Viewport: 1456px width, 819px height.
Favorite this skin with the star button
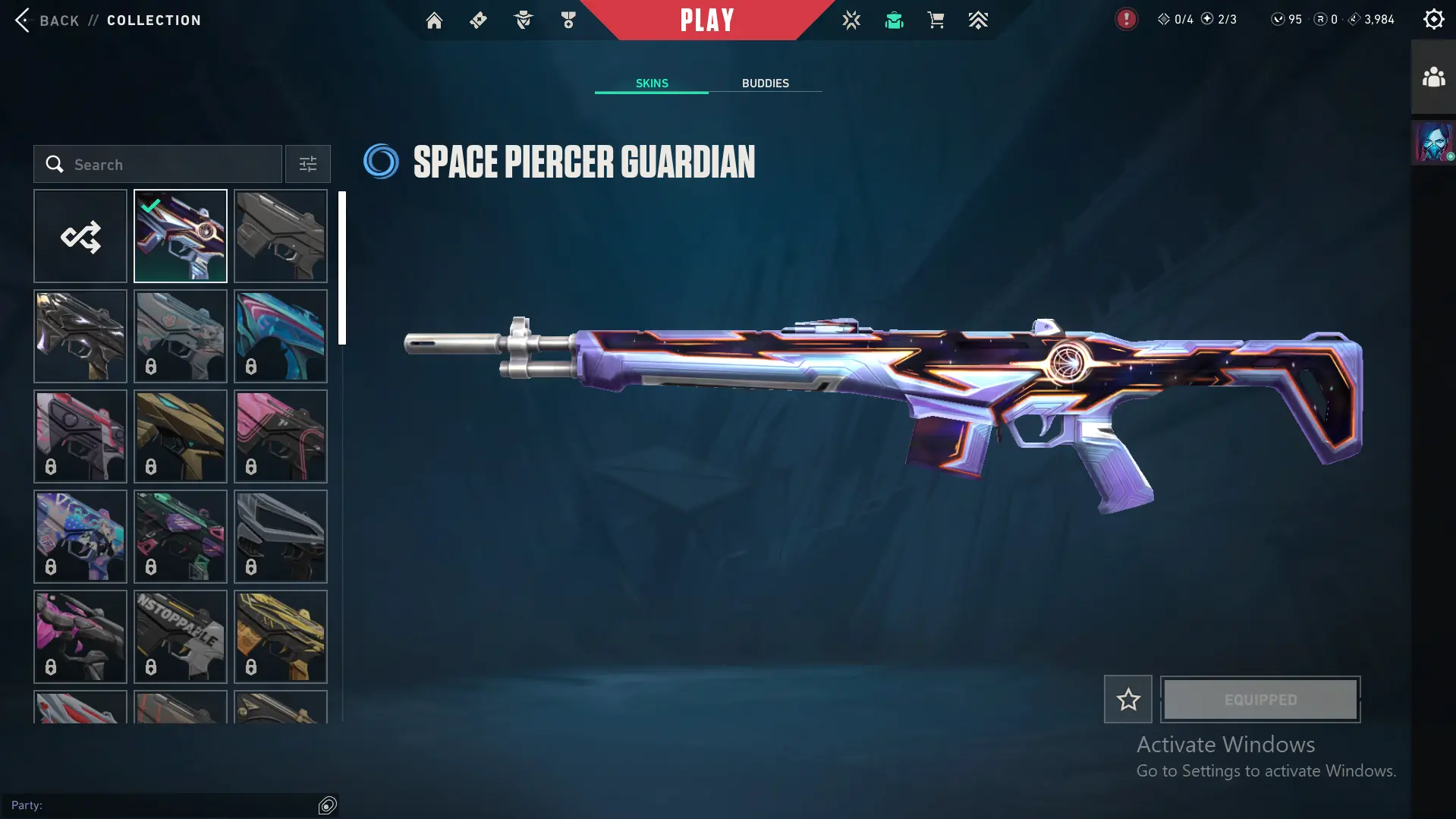(x=1127, y=699)
